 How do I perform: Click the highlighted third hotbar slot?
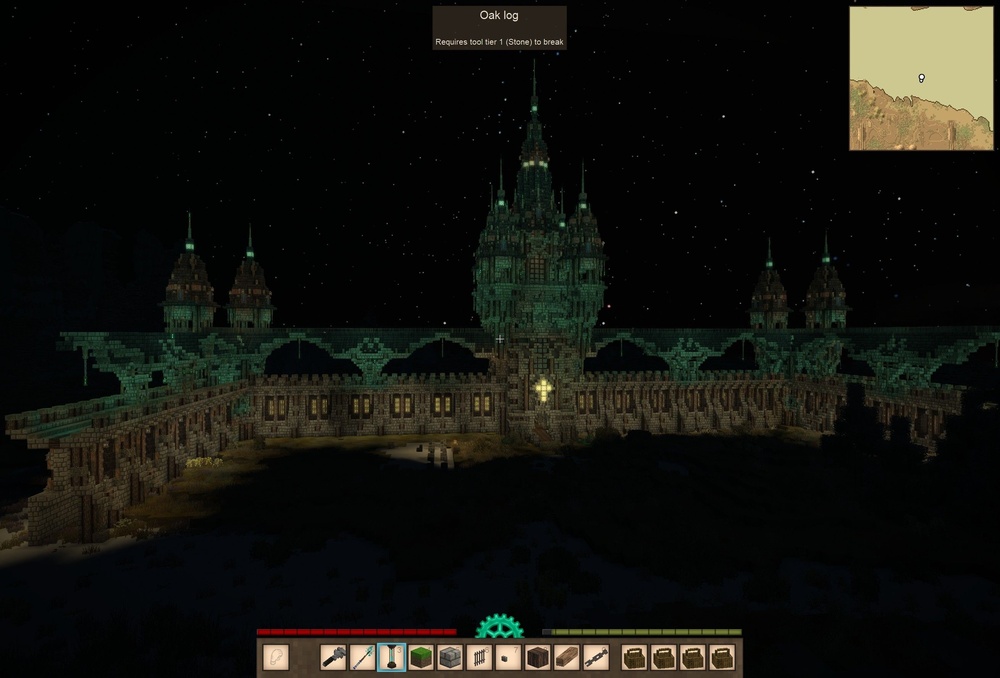[x=392, y=657]
